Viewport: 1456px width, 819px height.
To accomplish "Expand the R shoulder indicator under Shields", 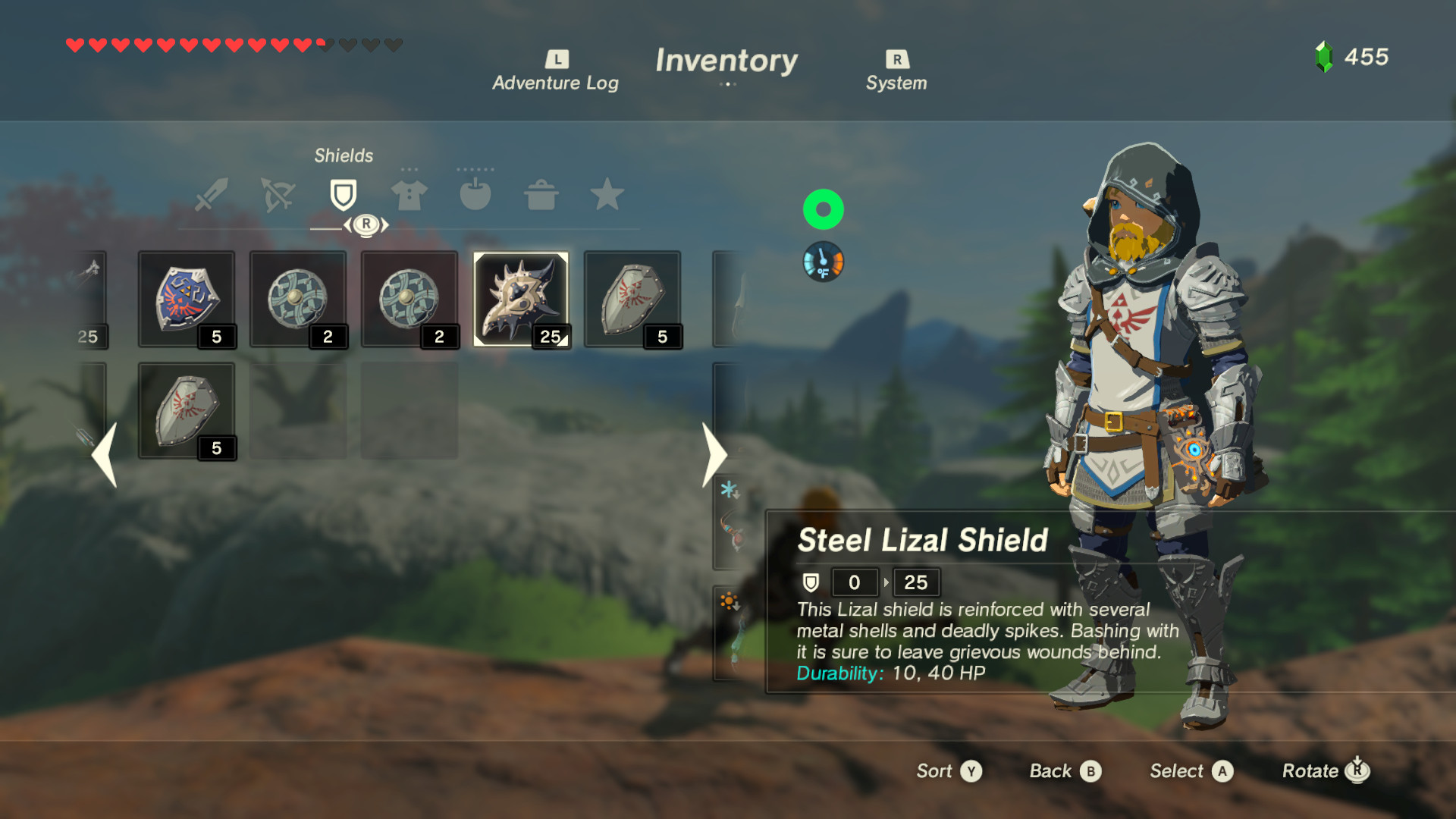I will point(367,223).
